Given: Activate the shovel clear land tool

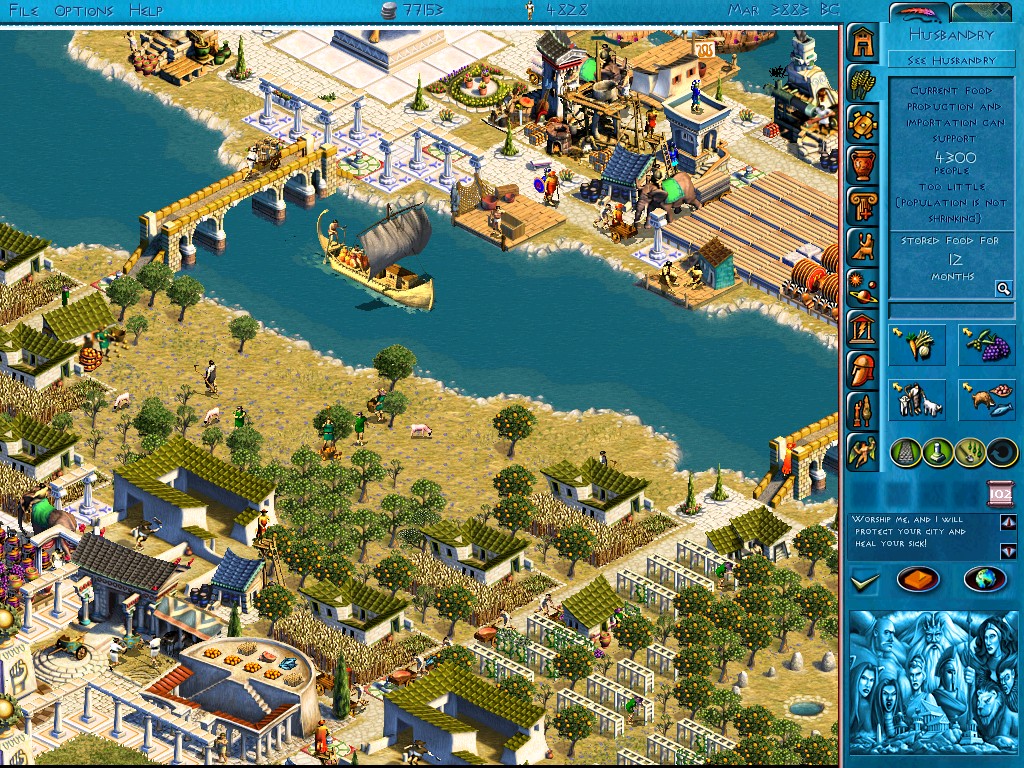Looking at the screenshot, I should (969, 452).
